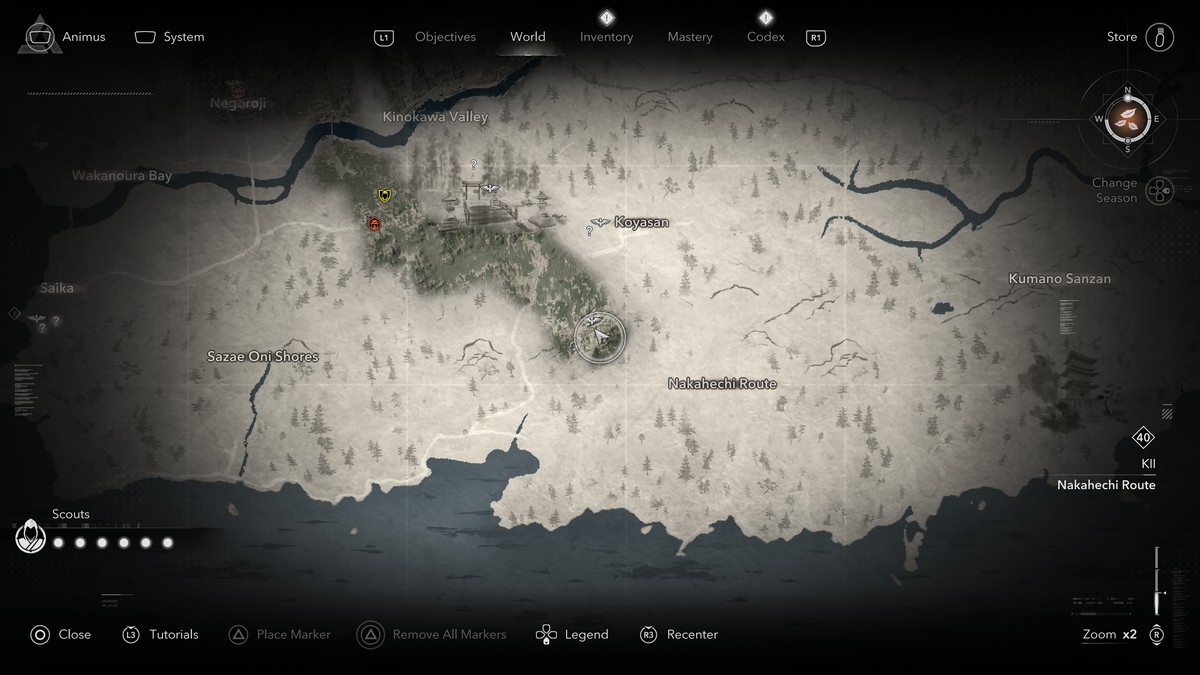
Task: Switch to the System tab
Action: click(x=170, y=37)
